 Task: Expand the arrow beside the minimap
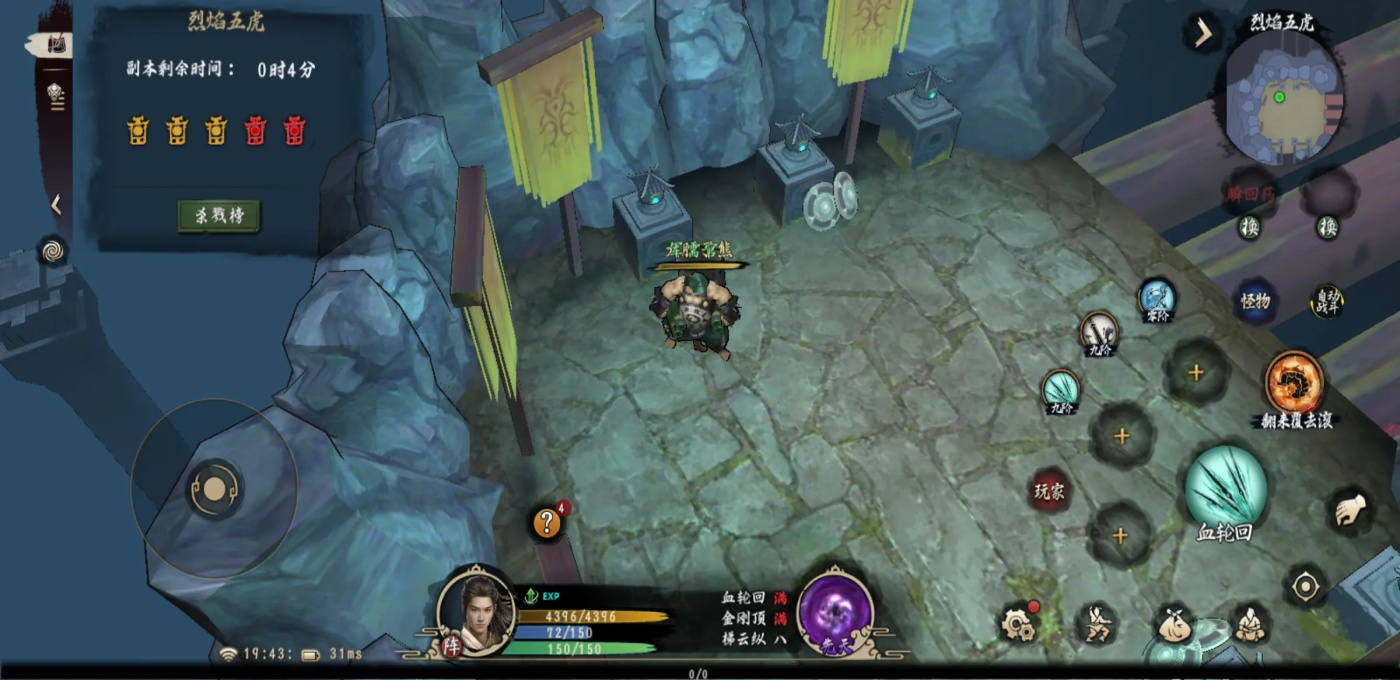1202,34
